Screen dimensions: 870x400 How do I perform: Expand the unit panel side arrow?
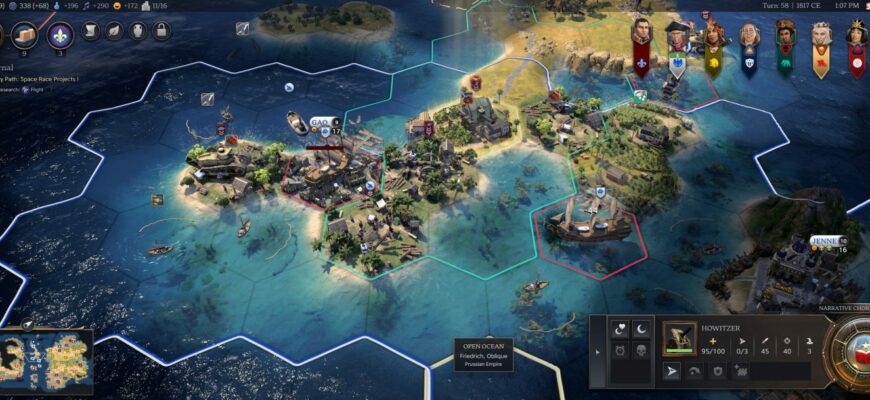click(597, 352)
